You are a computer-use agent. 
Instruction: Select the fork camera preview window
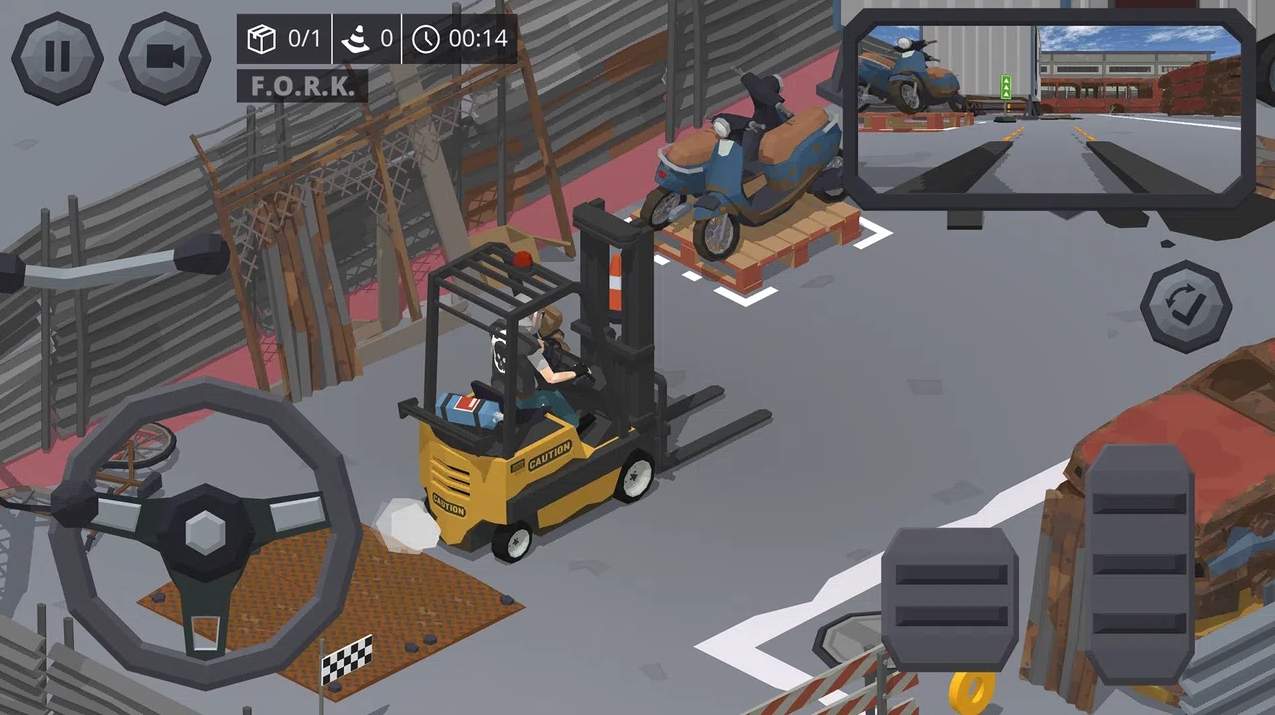click(1049, 108)
